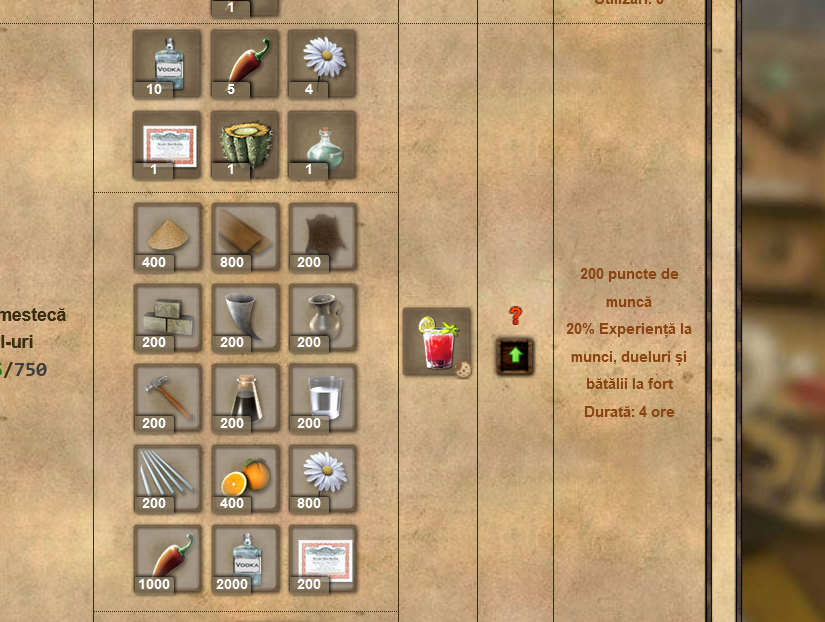This screenshot has height=622, width=825.
Task: Select the vodka ingredient with quantity 10
Action: coord(167,63)
